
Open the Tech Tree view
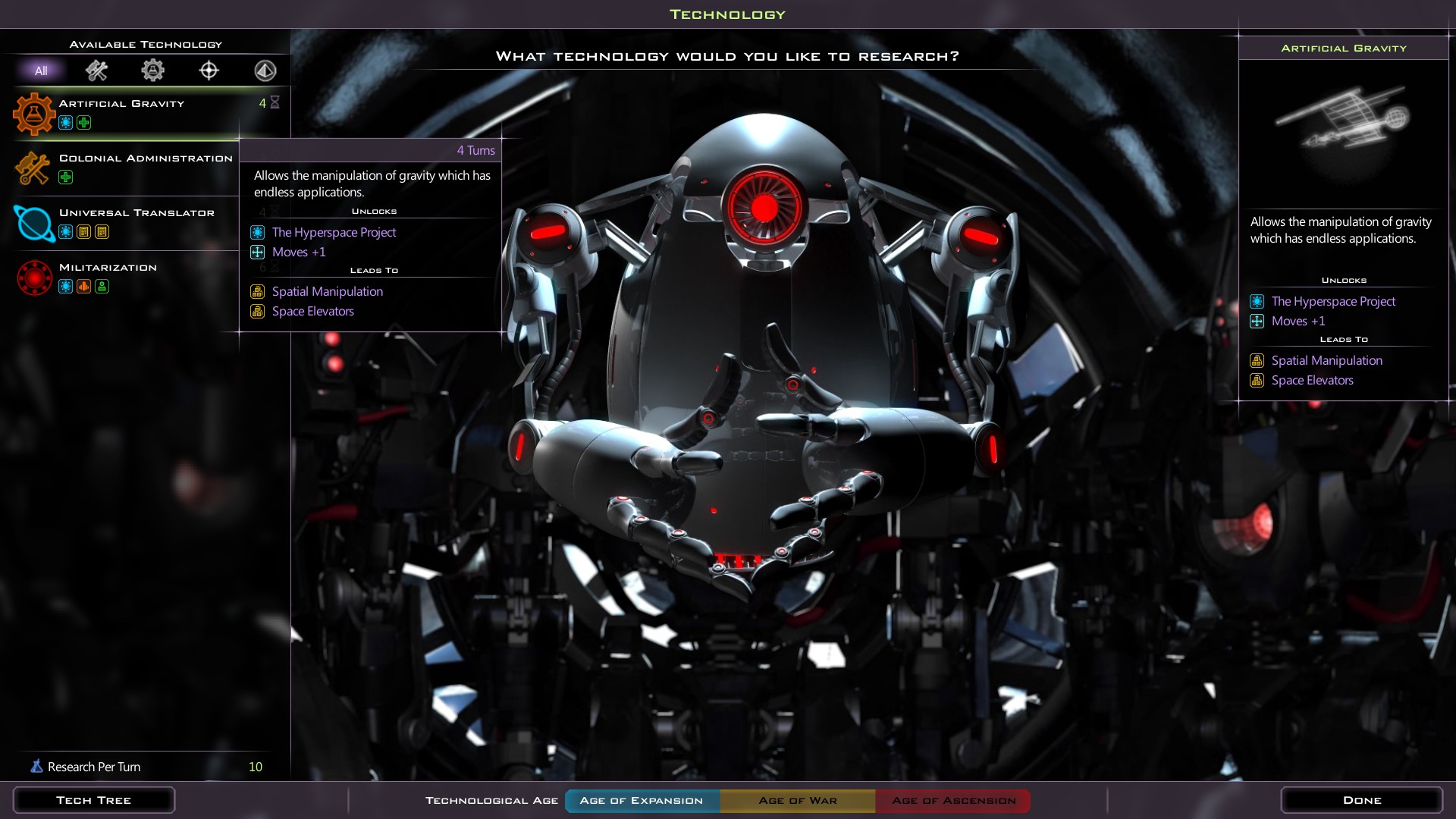point(93,800)
